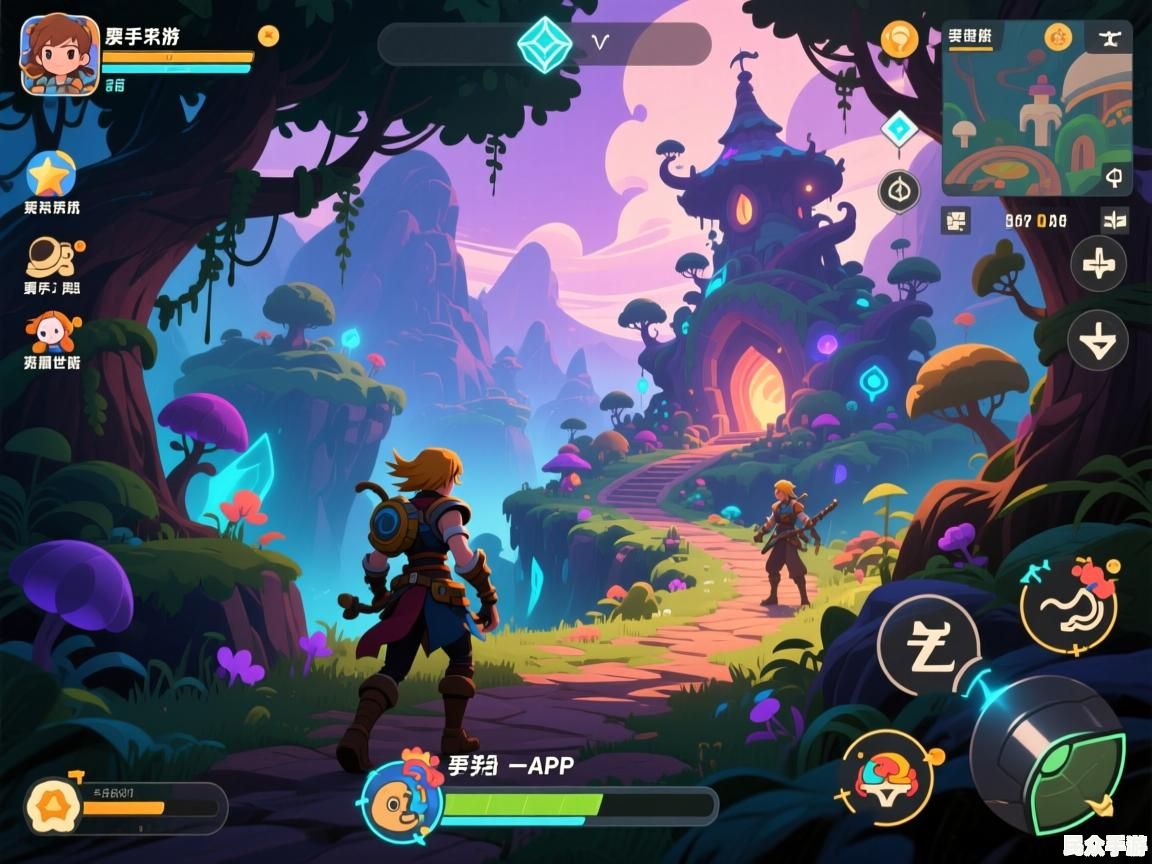Expand the top-center dropdown arrow
Screen dimensions: 1152x864
[600, 43]
